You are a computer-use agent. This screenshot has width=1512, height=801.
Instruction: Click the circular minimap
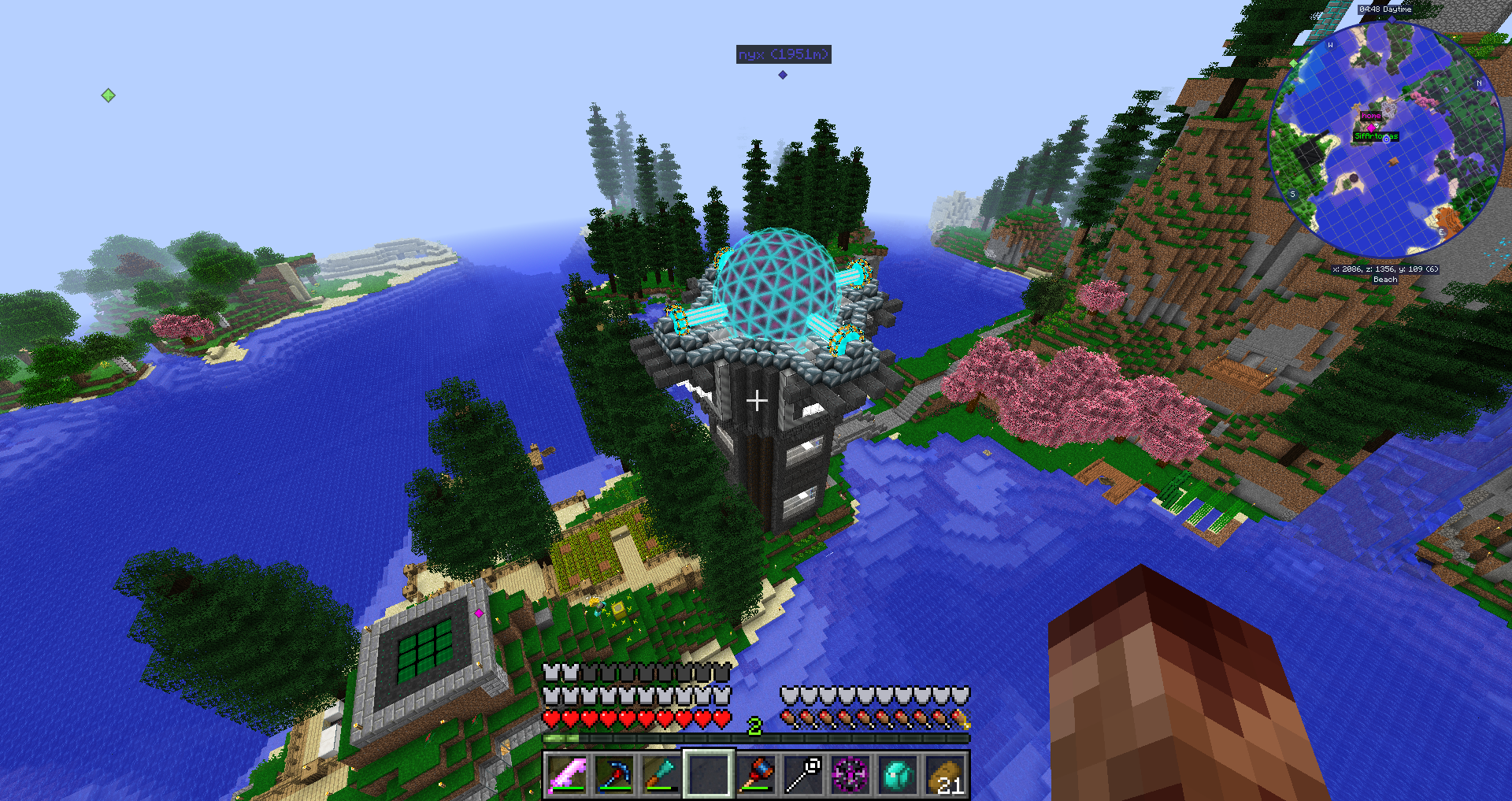pos(1386,139)
